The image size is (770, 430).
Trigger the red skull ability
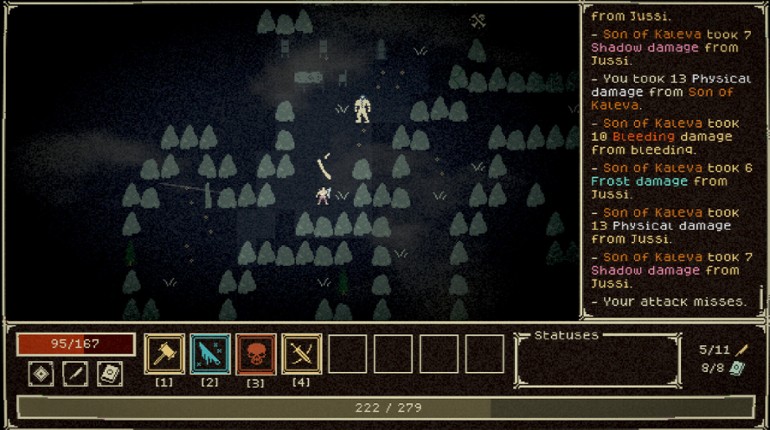pyautogui.click(x=256, y=354)
